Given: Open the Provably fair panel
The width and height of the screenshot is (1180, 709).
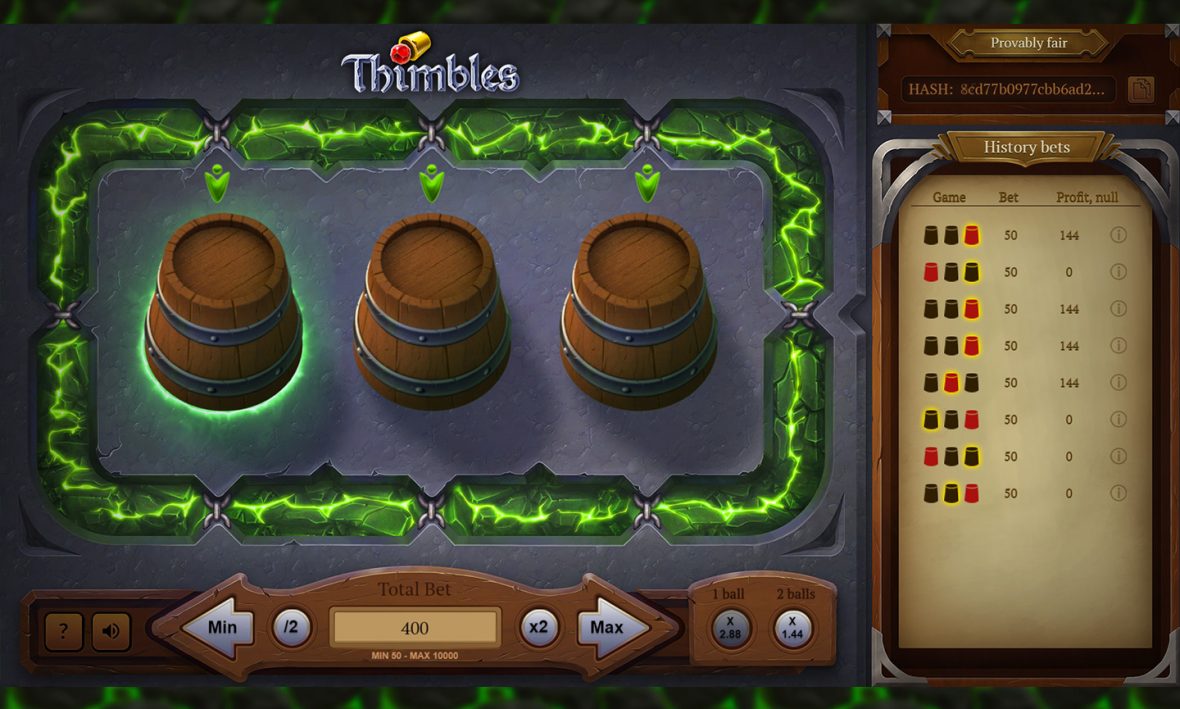Looking at the screenshot, I should [1028, 43].
